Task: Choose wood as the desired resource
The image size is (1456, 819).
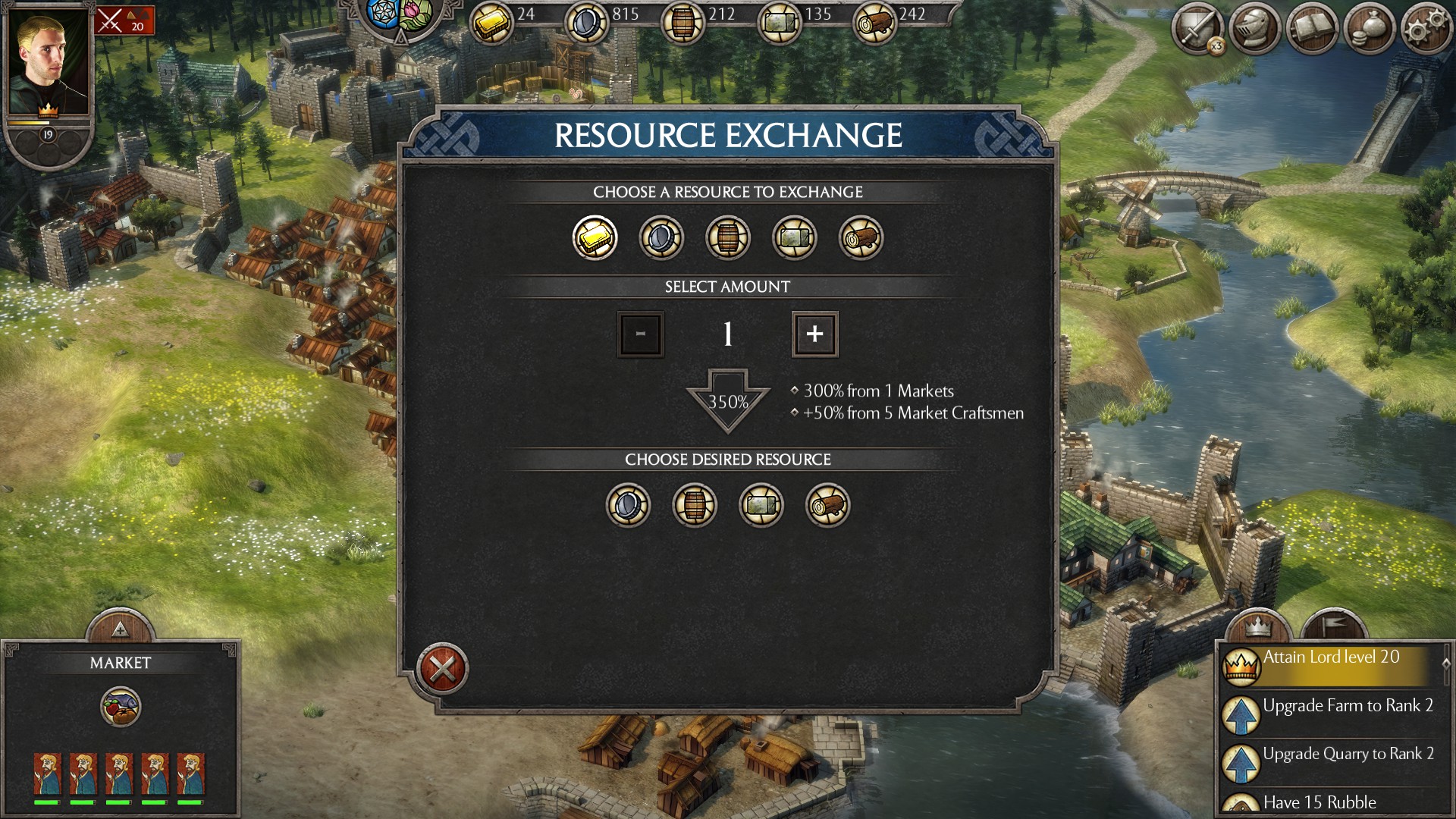Action: point(828,505)
